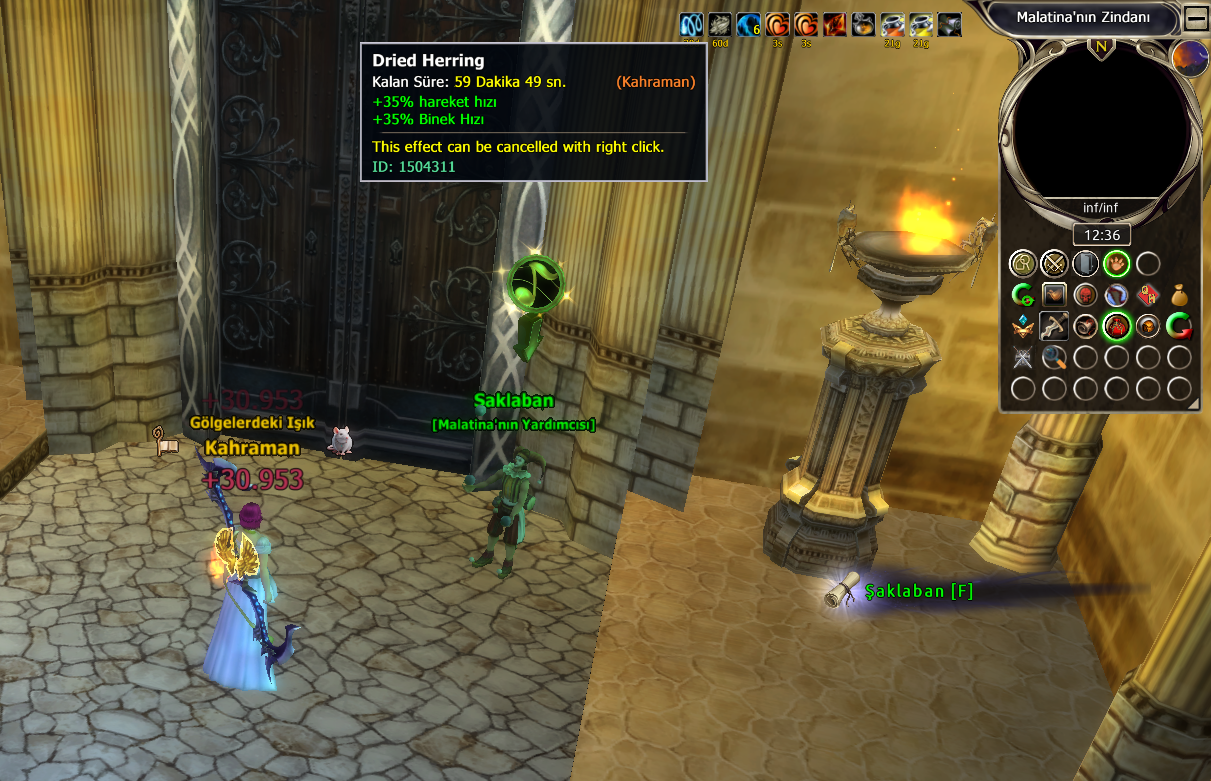This screenshot has width=1211, height=781.
Task: Open the rolled scroll icon
Action: 1085,326
